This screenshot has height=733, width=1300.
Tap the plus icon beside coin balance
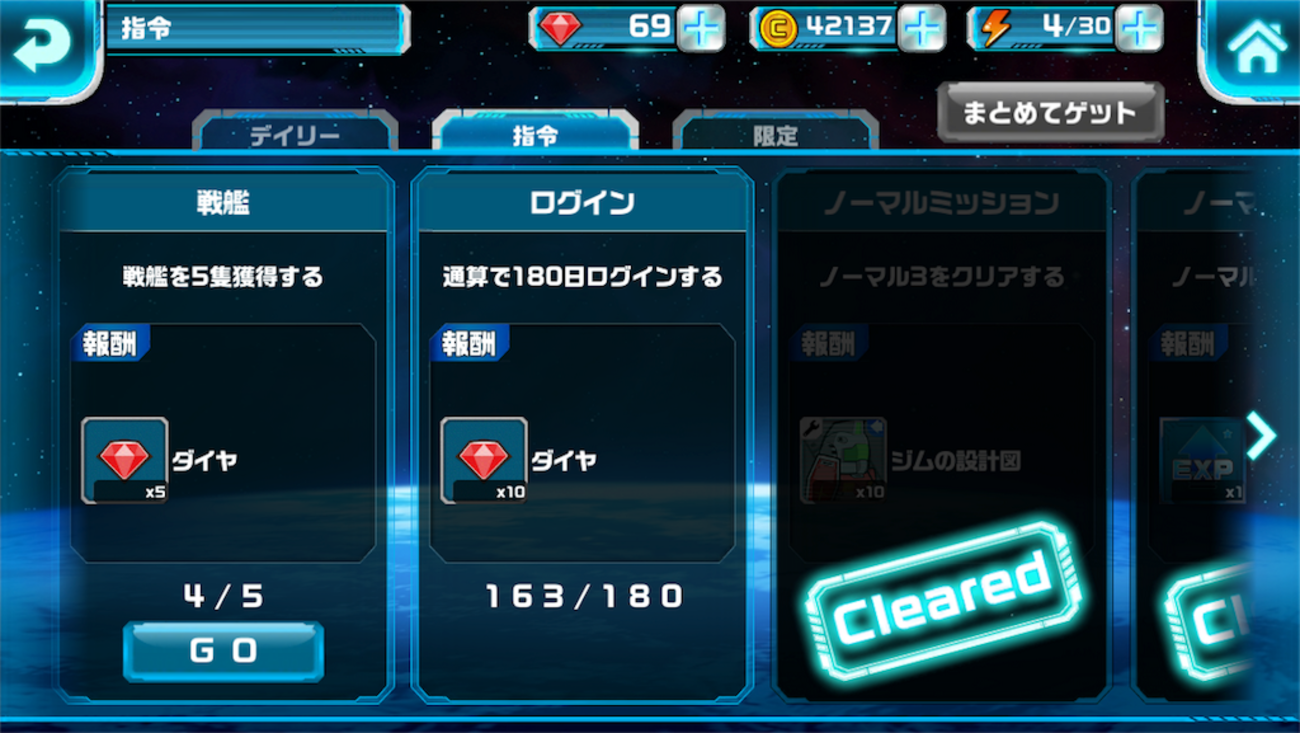point(922,28)
